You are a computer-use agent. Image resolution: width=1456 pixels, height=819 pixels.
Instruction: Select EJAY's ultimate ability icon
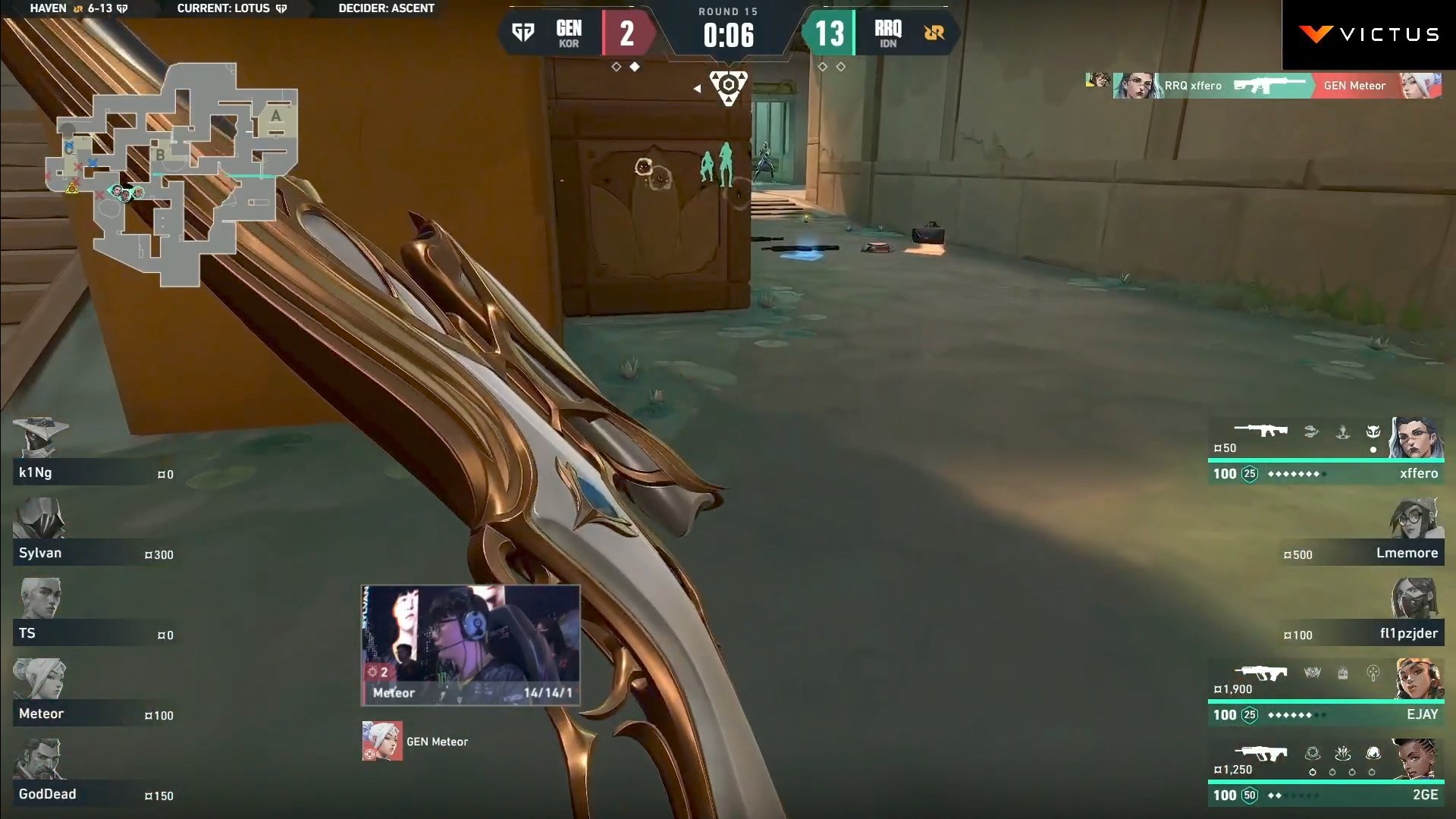[1373, 671]
